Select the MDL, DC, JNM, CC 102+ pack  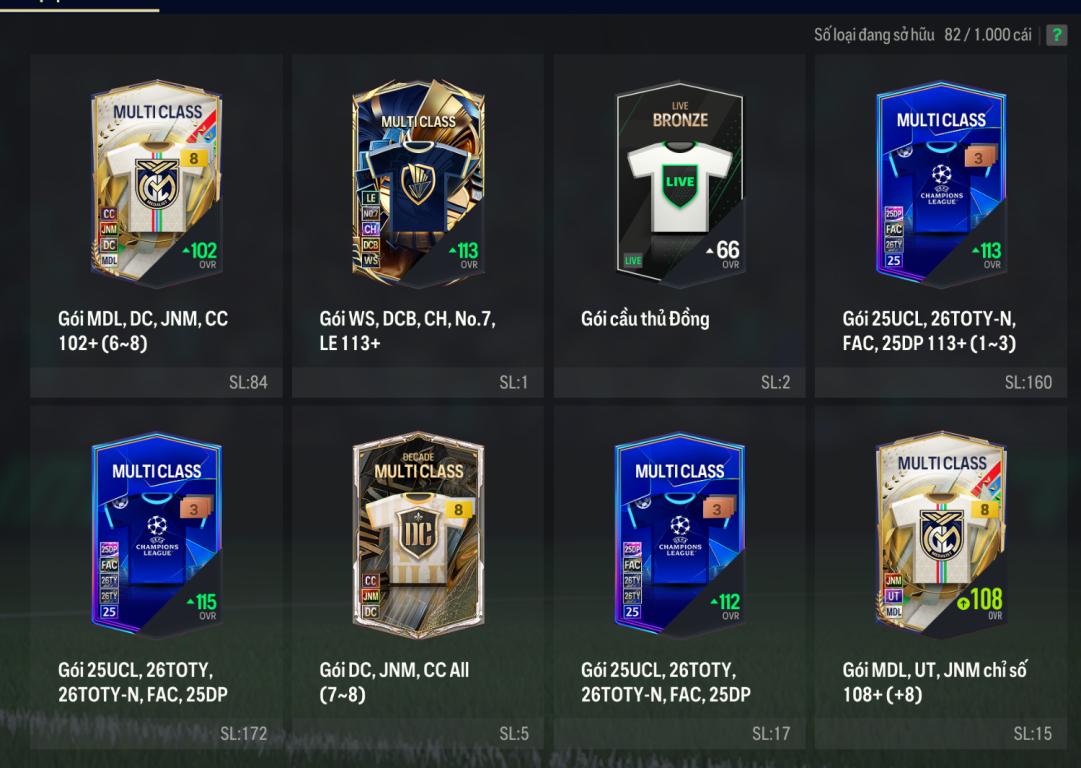click(156, 180)
